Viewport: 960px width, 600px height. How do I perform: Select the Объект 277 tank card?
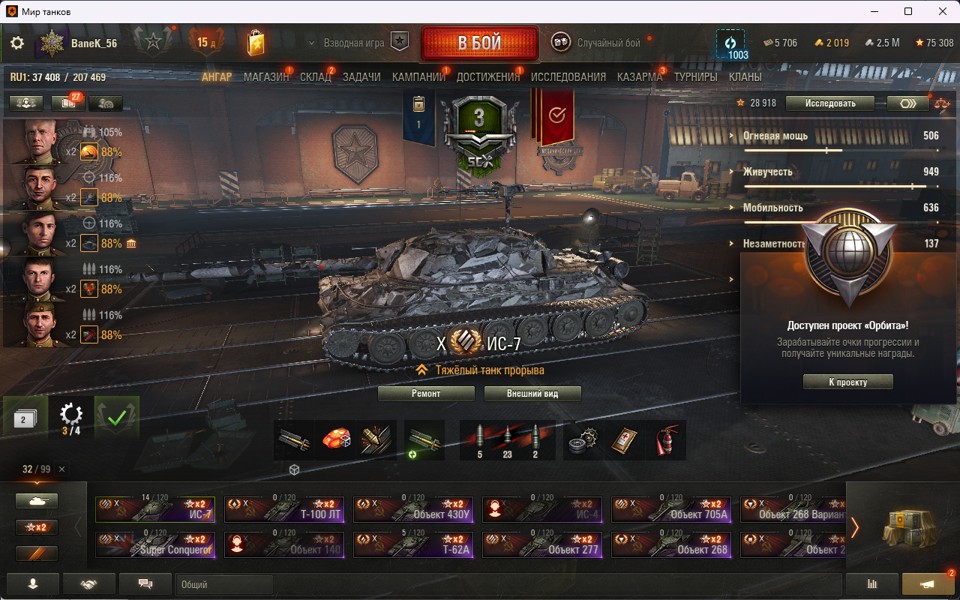(x=543, y=544)
